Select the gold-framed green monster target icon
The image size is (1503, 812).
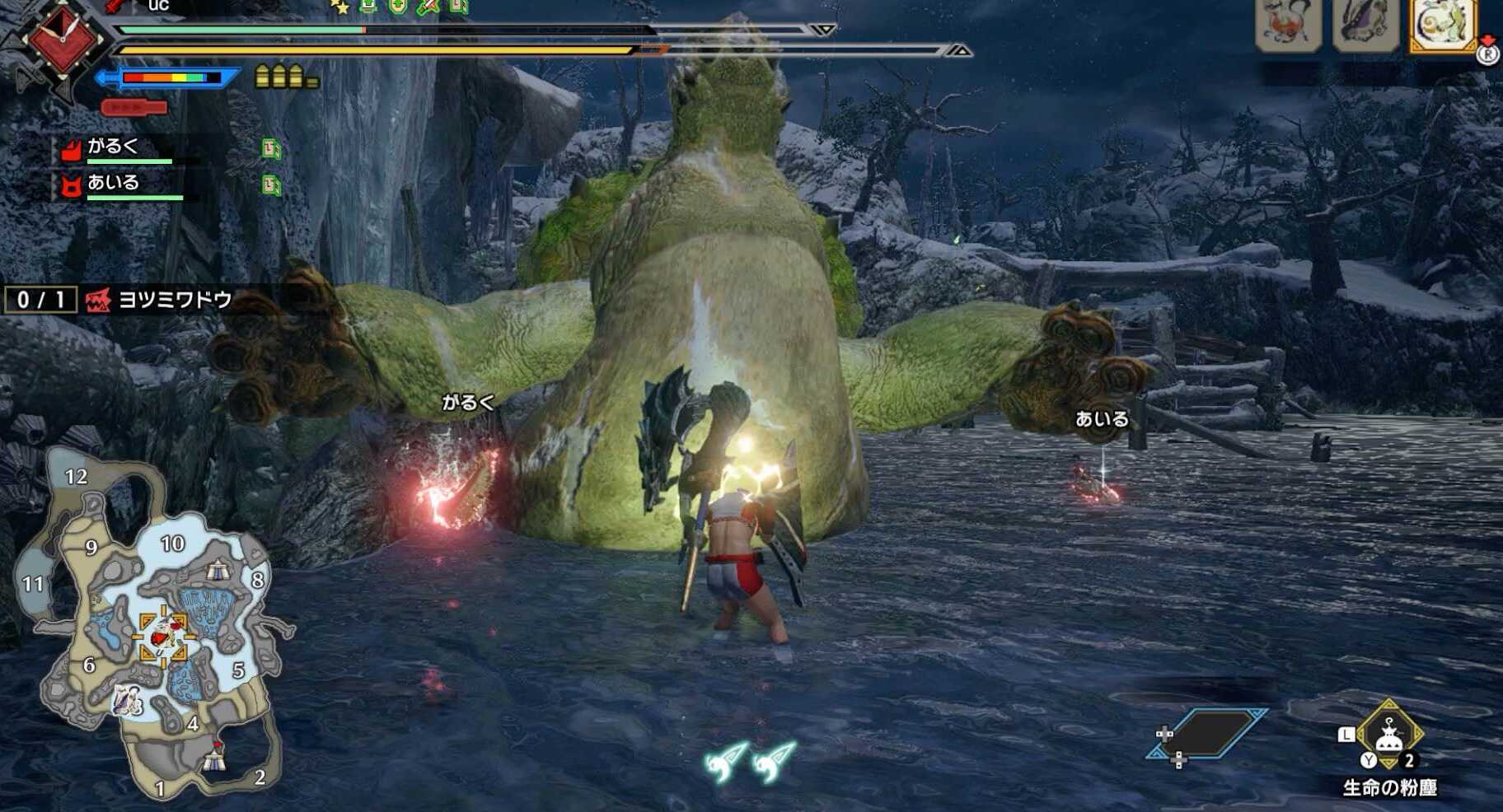pos(1443,25)
